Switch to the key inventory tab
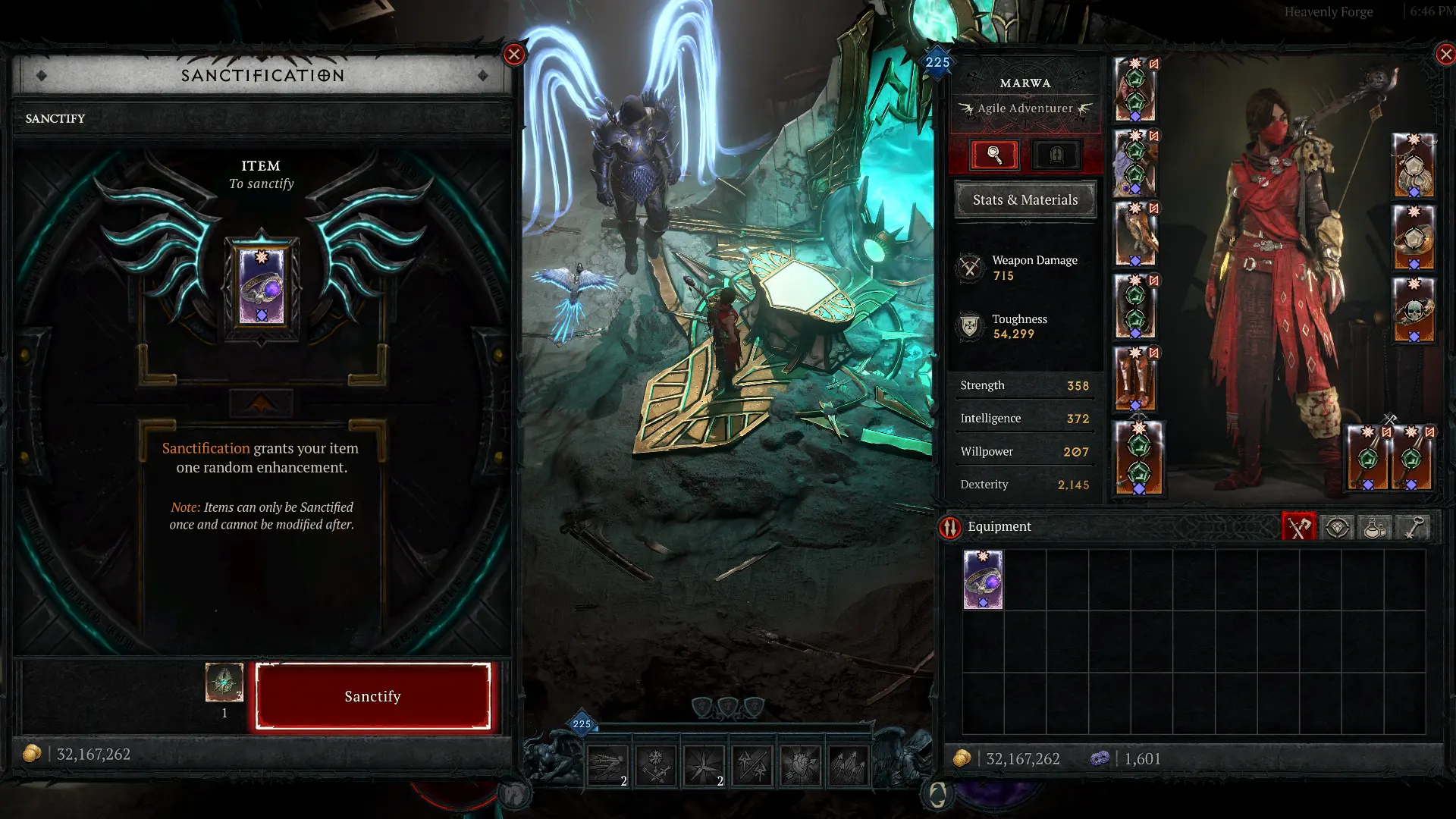Screen dimensions: 1456x819 click(1413, 527)
